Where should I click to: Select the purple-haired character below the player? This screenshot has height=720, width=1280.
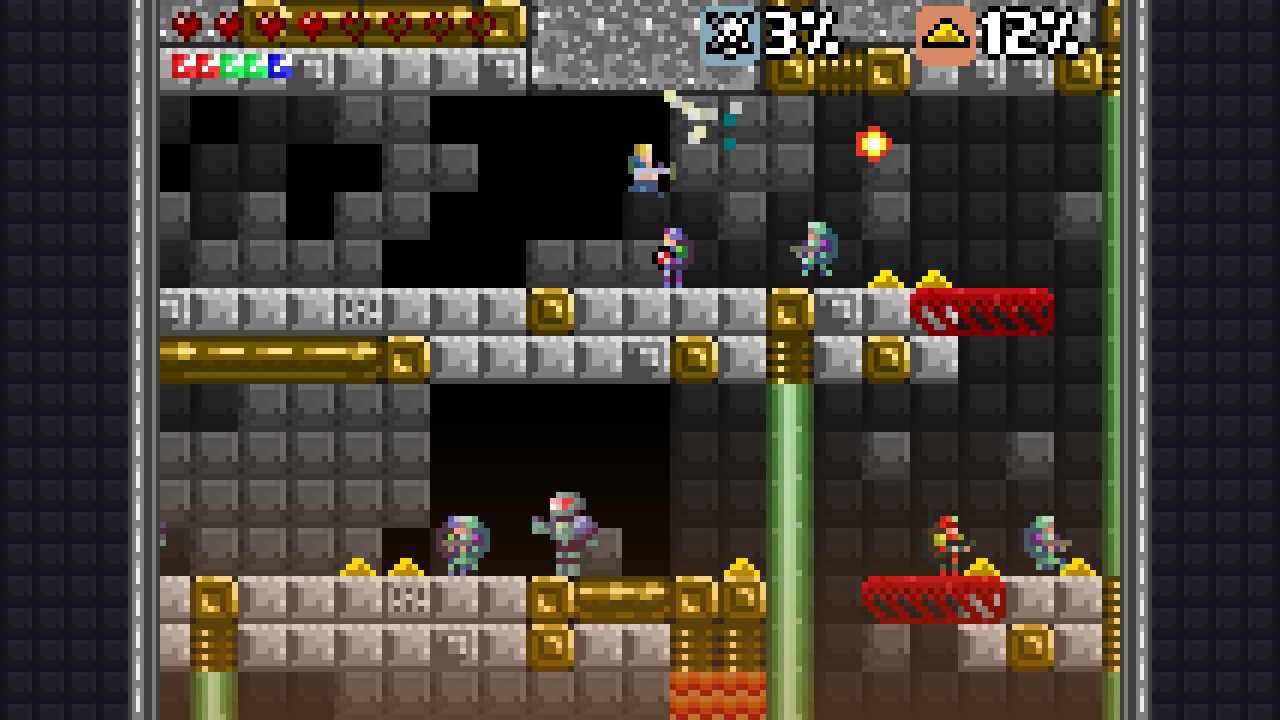pos(672,255)
